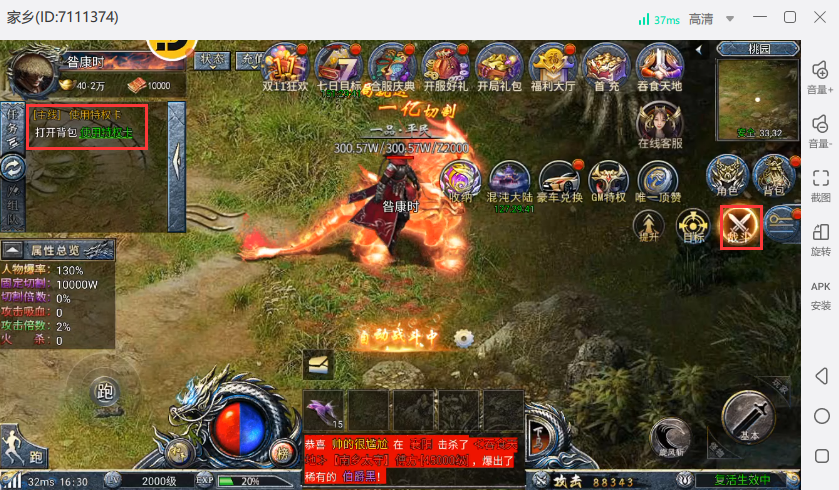Open the 首充 first recharge chest
This screenshot has height=490, width=839.
click(606, 66)
